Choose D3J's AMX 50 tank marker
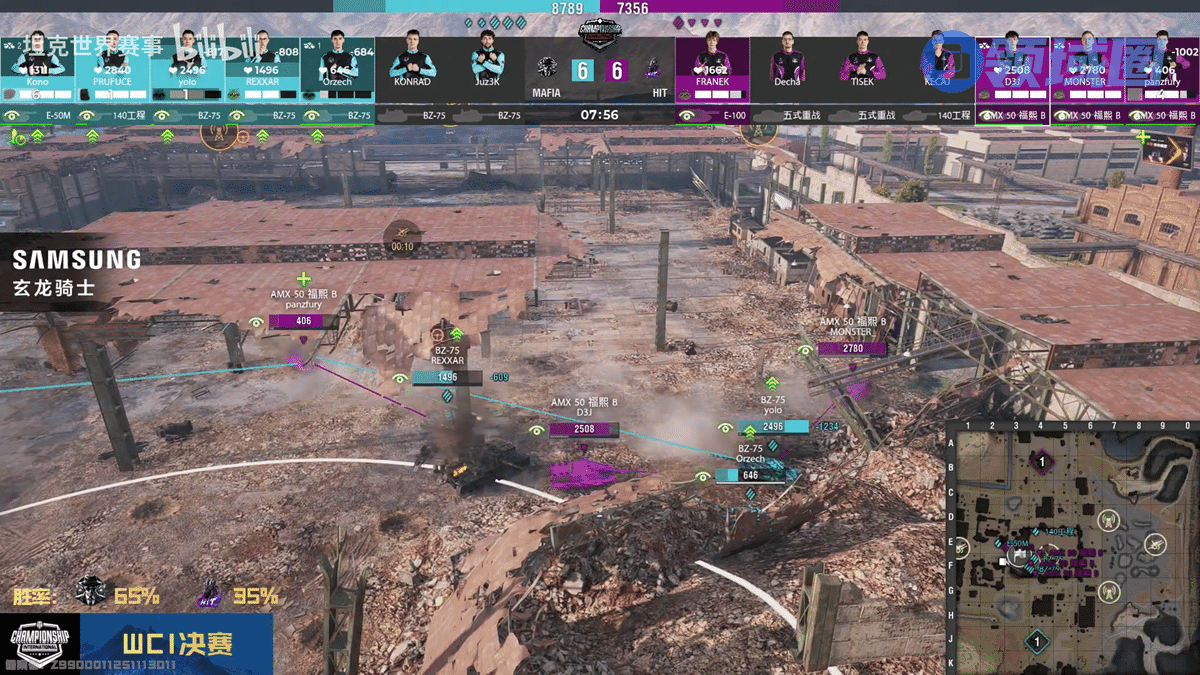Screen dimensions: 1200x675 585,472
